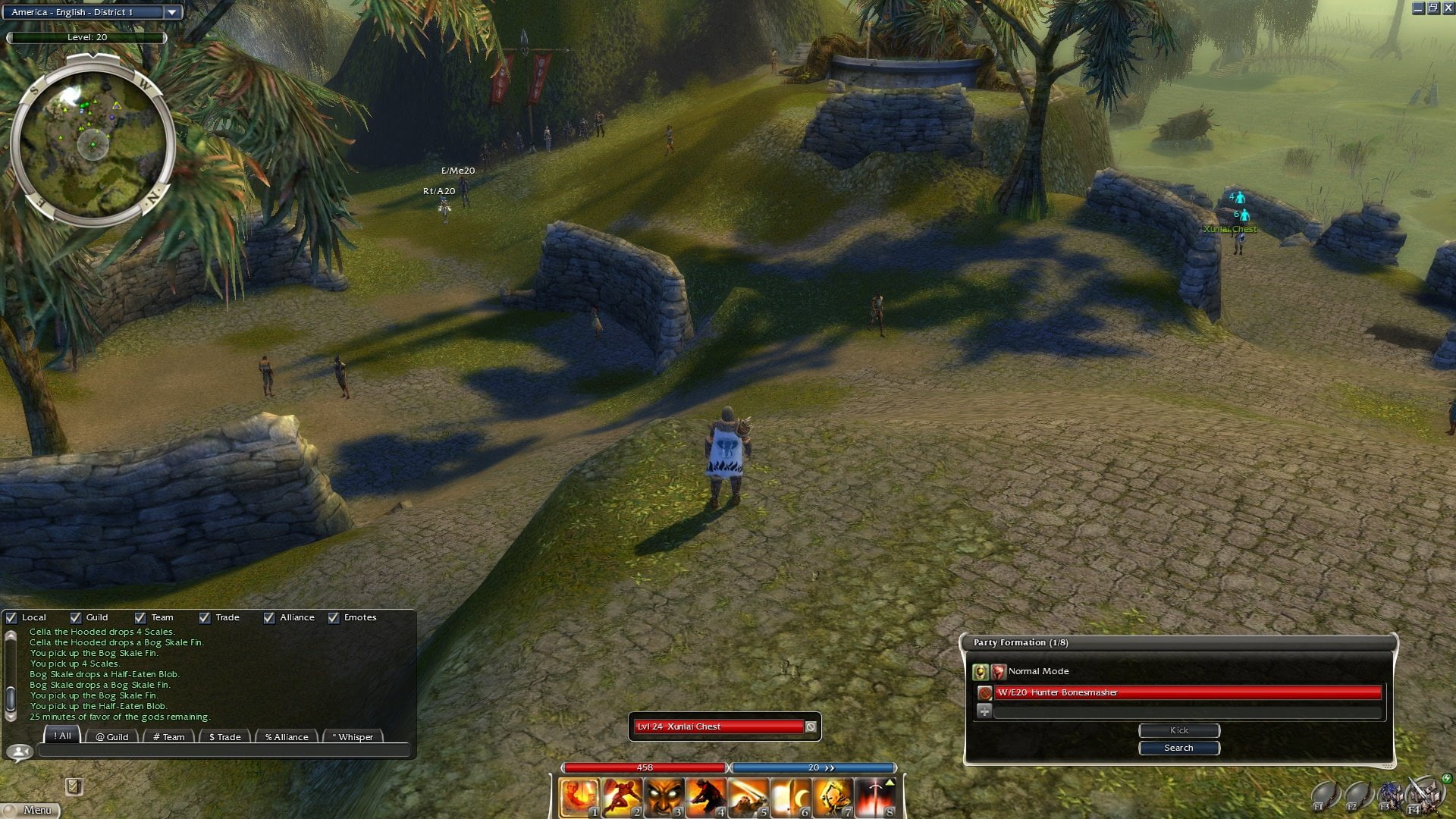Switch to the Guild chat tab
The width and height of the screenshot is (1456, 819).
coord(112,736)
